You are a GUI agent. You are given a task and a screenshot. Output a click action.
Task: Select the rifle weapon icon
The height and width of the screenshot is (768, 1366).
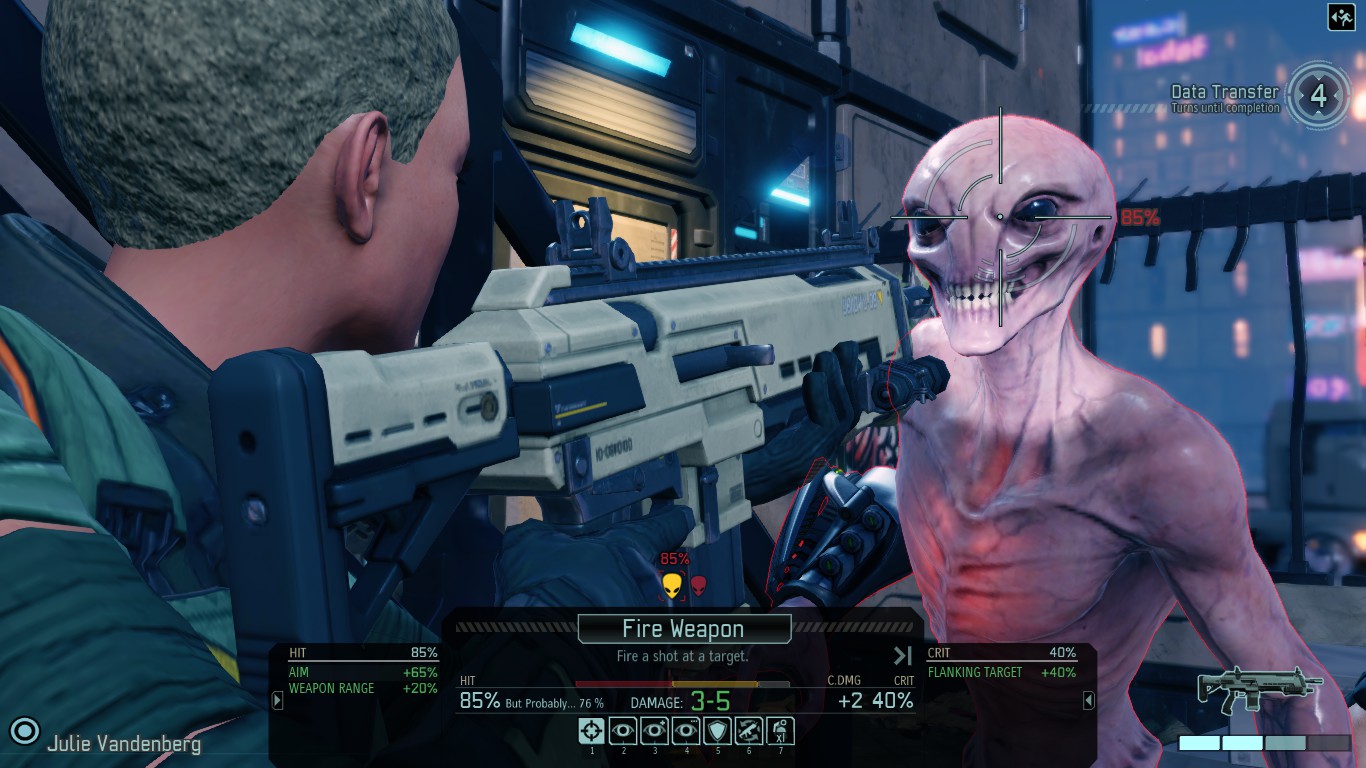click(x=1260, y=692)
